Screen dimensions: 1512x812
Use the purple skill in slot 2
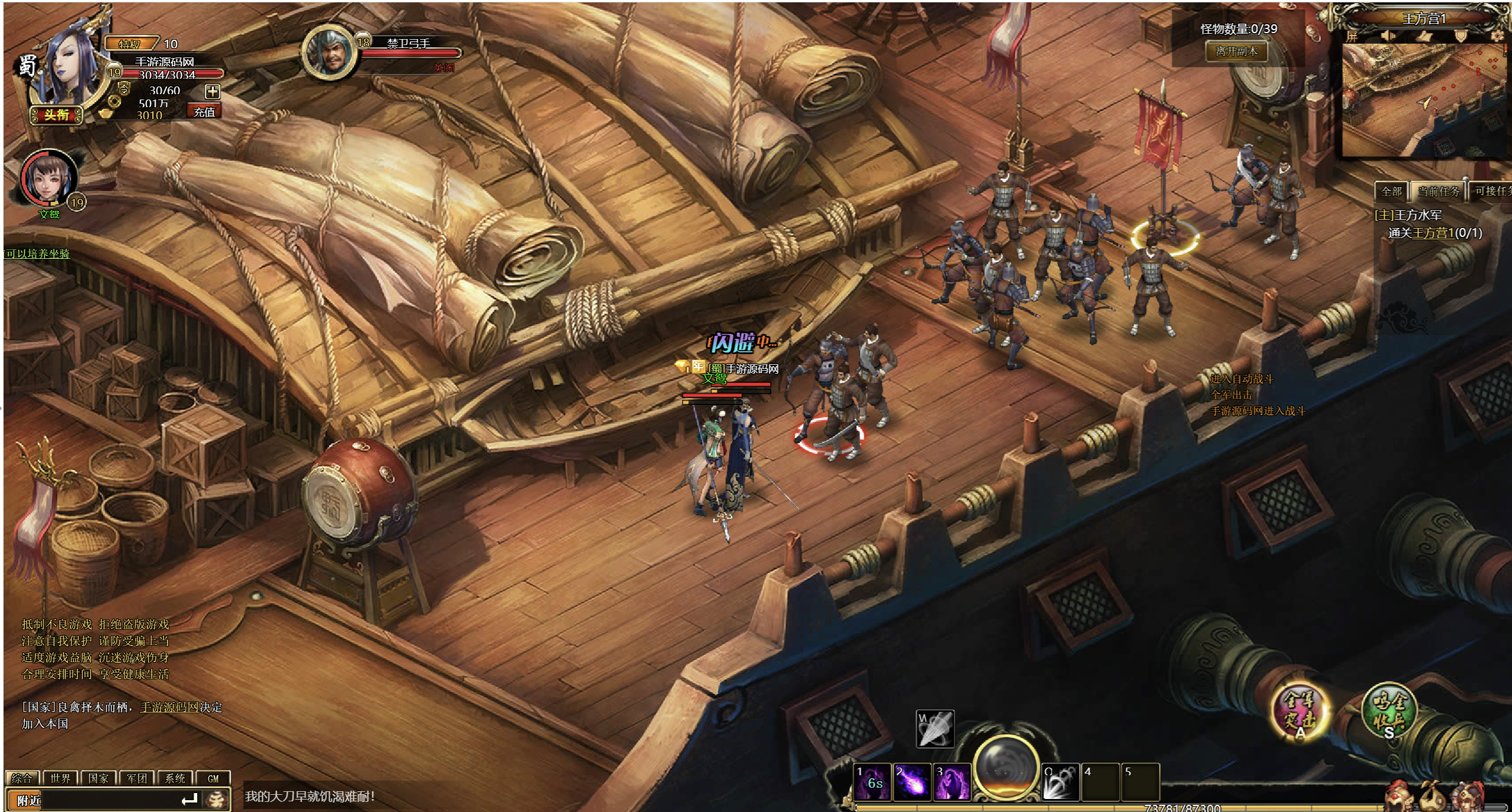coord(911,782)
